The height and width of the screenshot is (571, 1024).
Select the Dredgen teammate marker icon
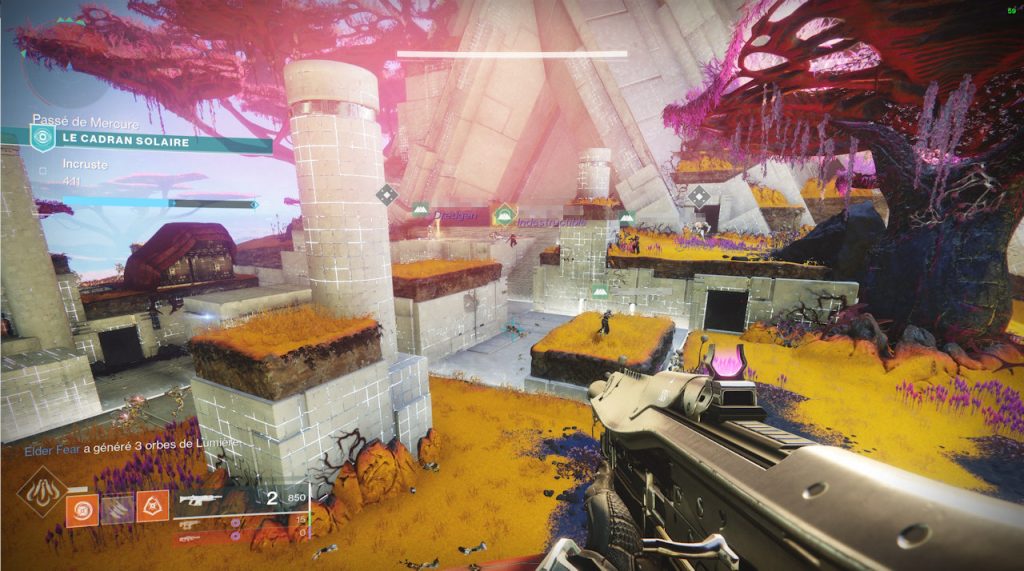(421, 209)
